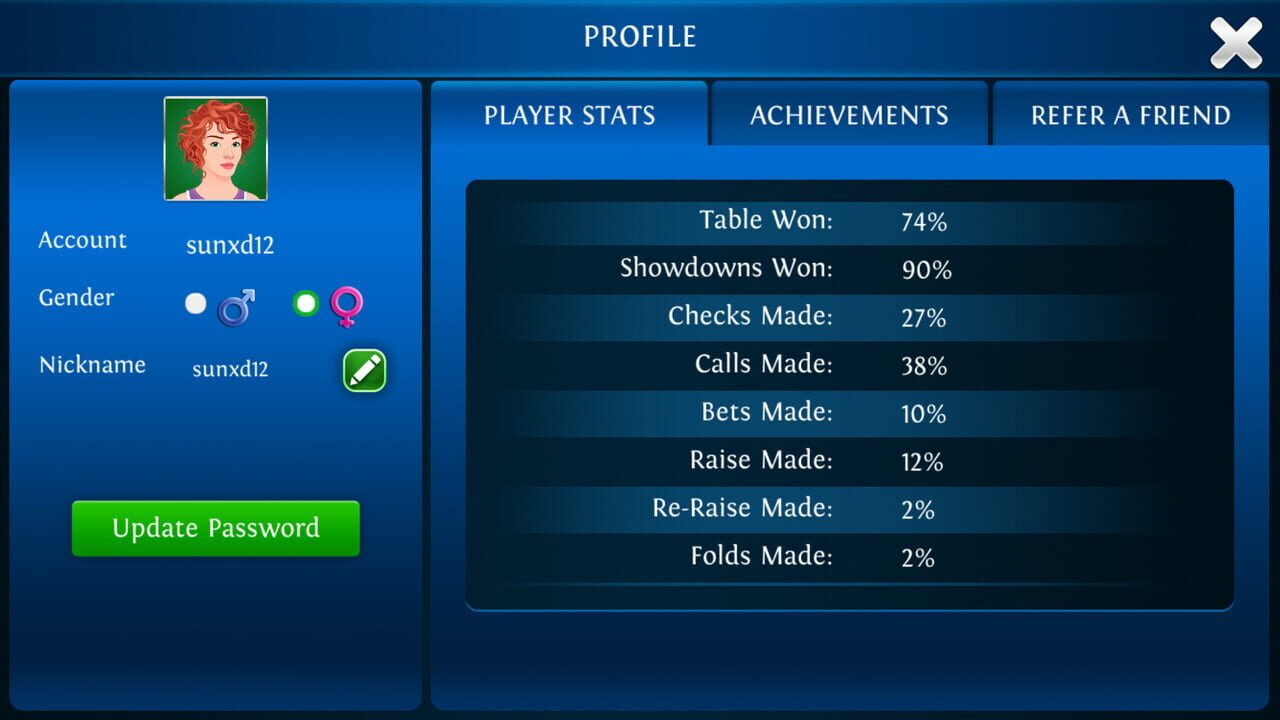Open the Refer a Friend tab
The width and height of the screenshot is (1280, 720).
coord(1129,114)
